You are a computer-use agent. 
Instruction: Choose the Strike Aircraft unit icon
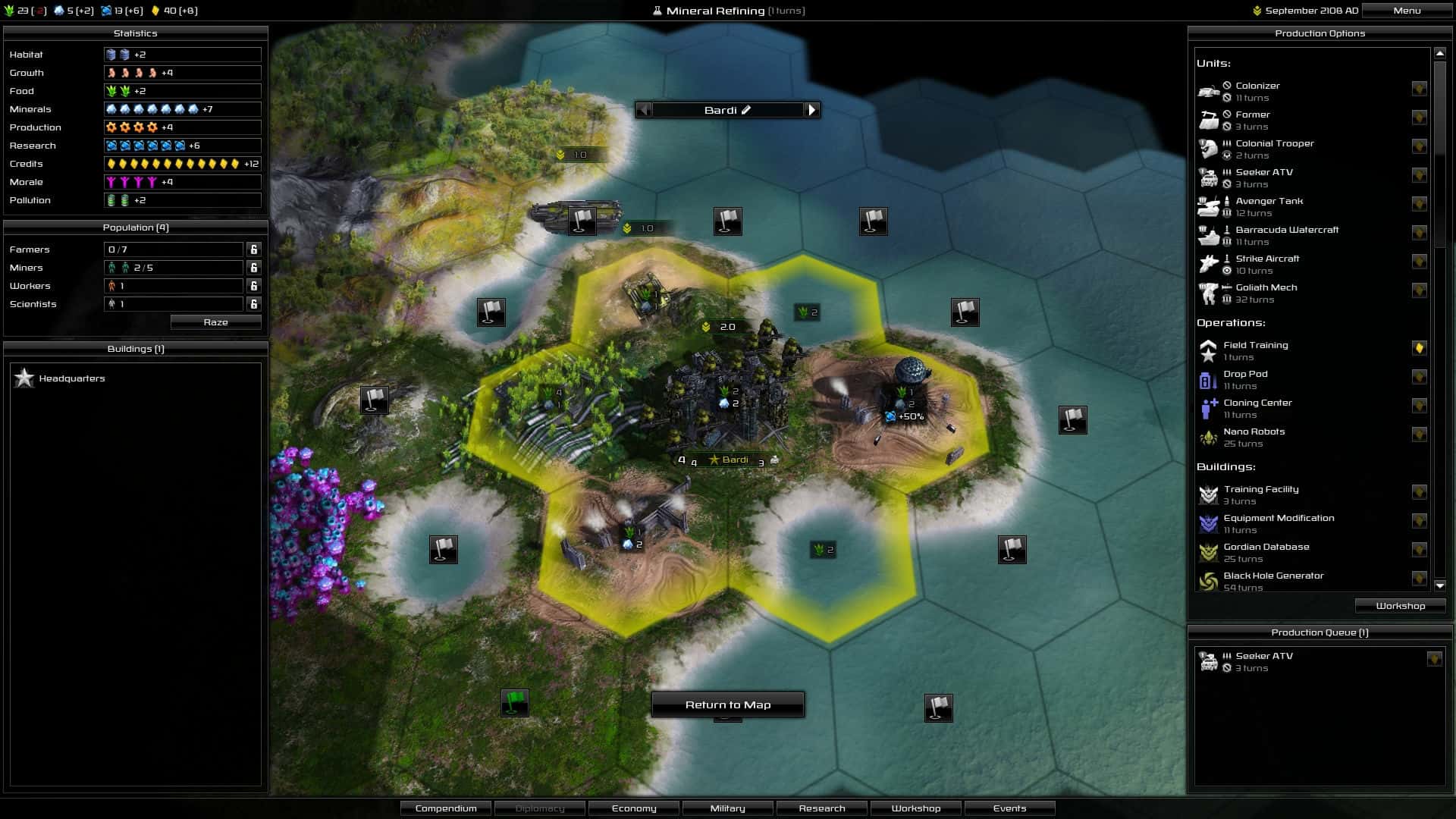click(x=1210, y=264)
